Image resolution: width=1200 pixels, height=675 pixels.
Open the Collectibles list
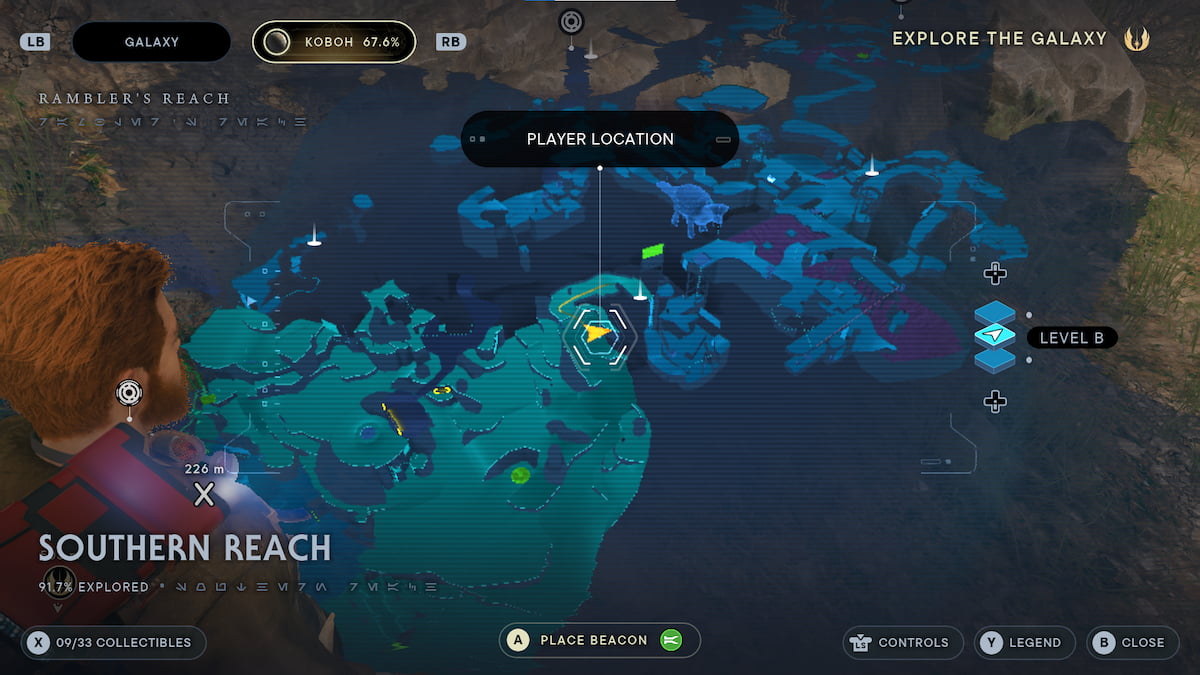[x=113, y=642]
